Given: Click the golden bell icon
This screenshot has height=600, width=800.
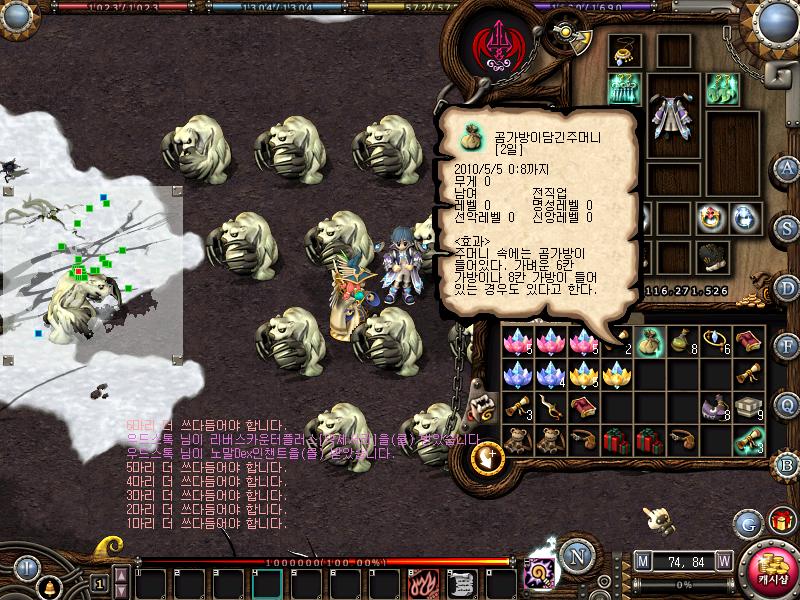Looking at the screenshot, I should [48, 585].
